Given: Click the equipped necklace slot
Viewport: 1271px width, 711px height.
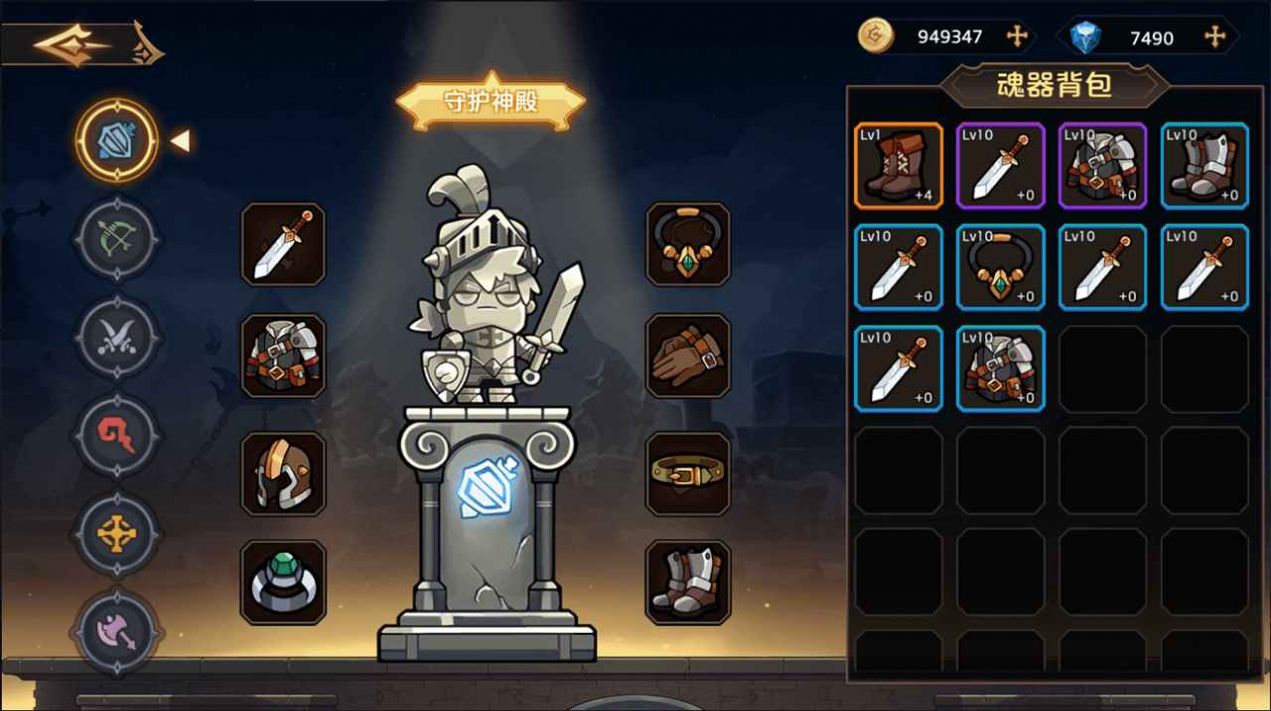Looking at the screenshot, I should [x=688, y=244].
